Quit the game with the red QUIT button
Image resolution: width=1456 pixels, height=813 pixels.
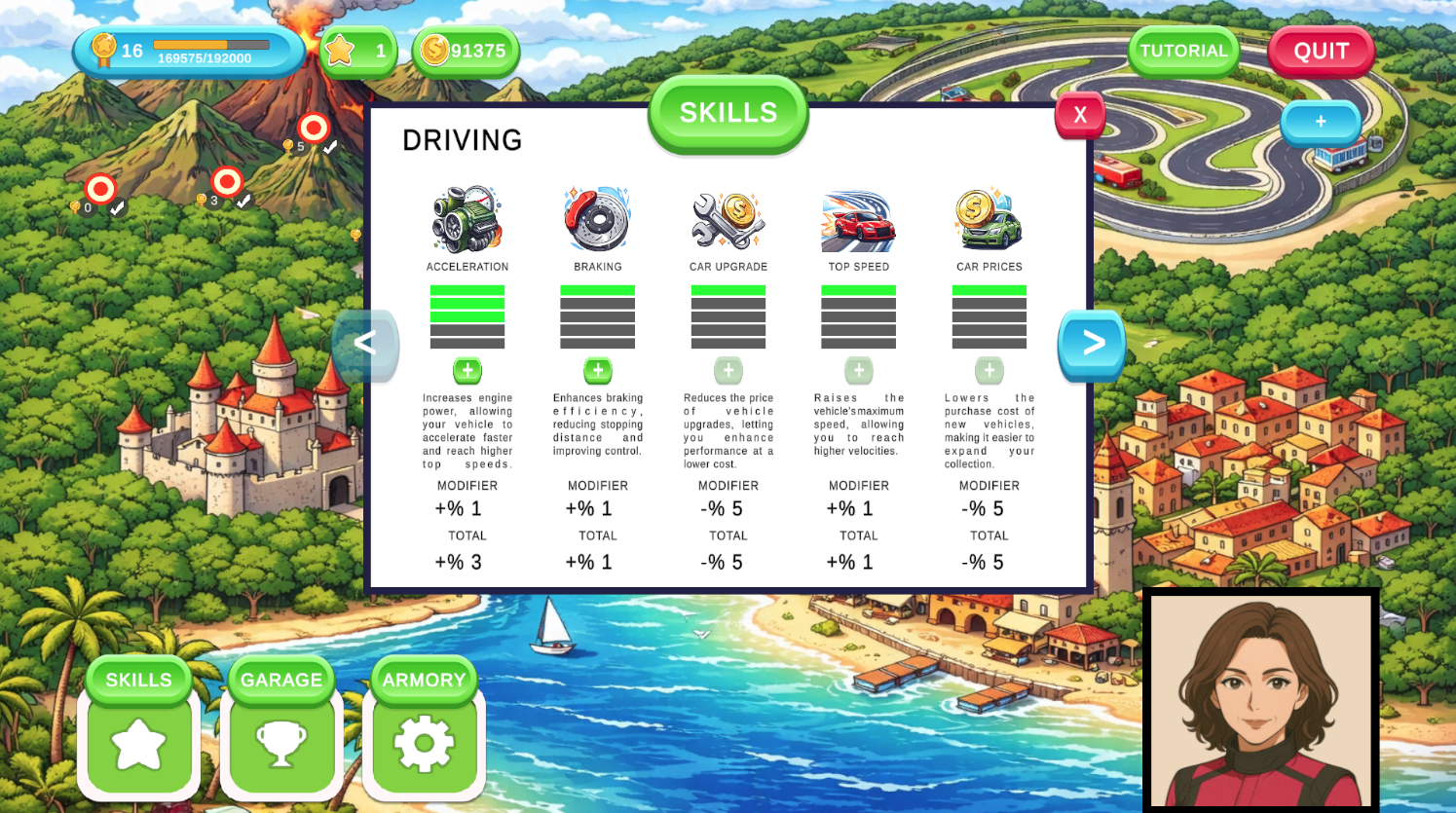click(x=1321, y=52)
